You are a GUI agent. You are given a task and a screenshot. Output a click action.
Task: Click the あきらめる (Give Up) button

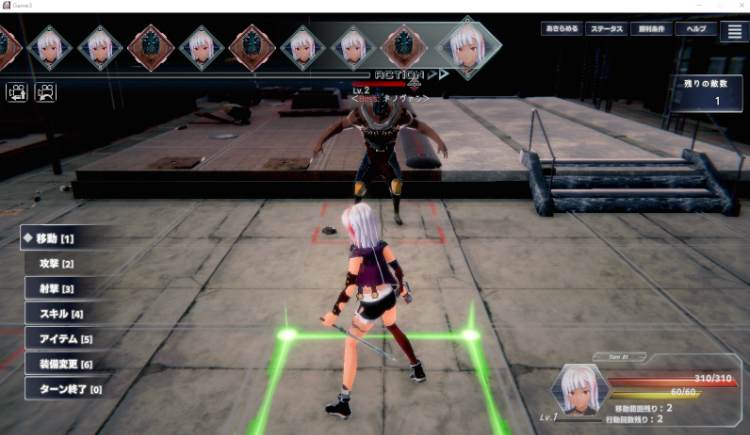pyautogui.click(x=561, y=29)
